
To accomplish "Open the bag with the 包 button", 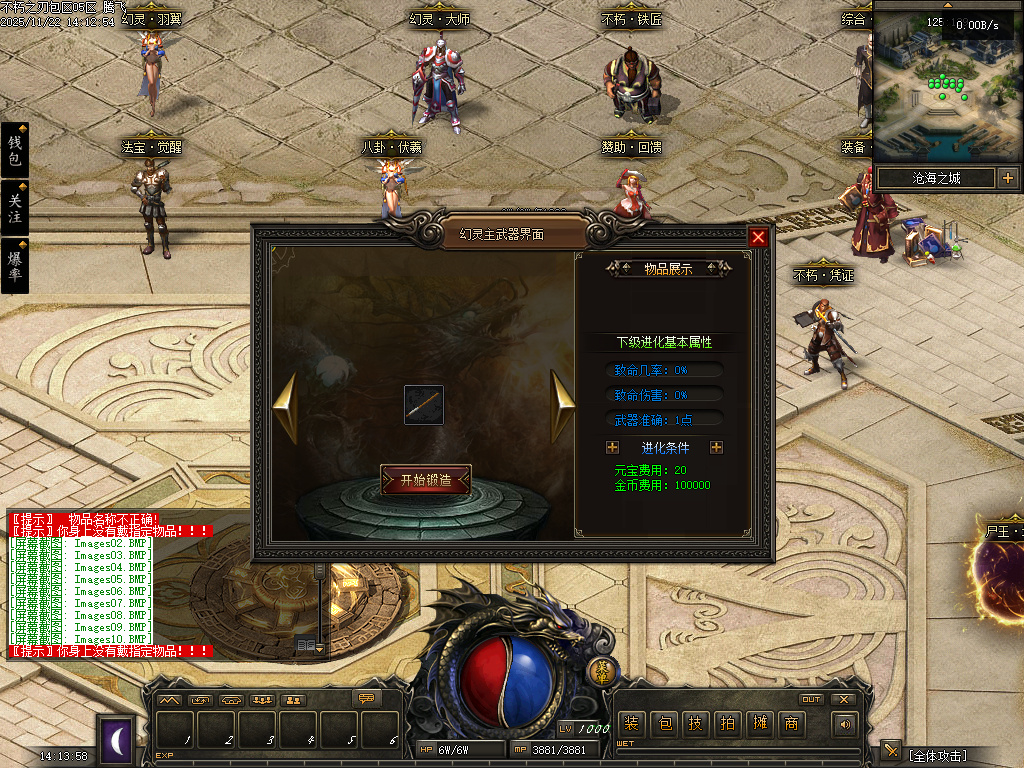I will pyautogui.click(x=663, y=723).
